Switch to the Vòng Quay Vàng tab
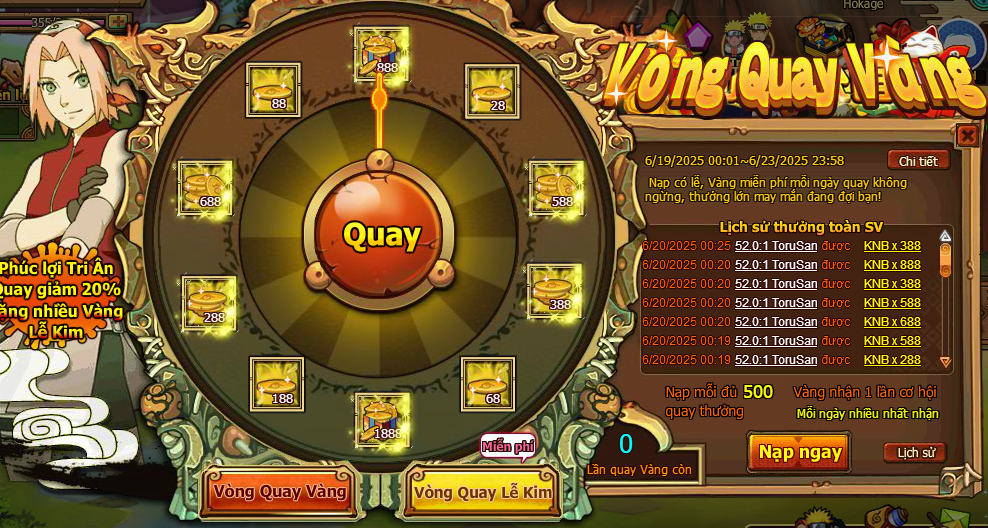The height and width of the screenshot is (528, 988). pos(280,492)
